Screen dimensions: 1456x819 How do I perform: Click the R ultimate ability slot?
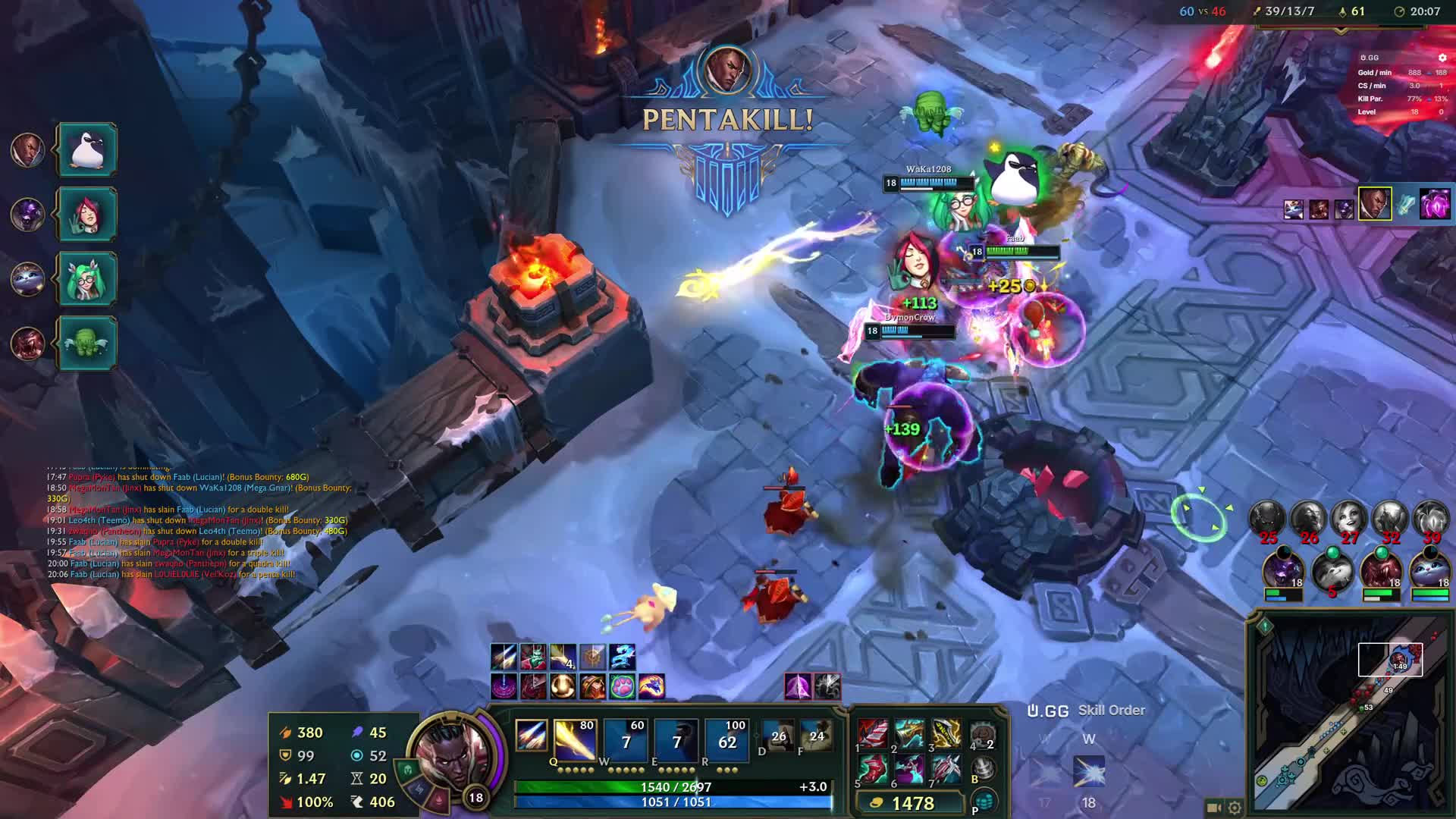click(x=726, y=739)
